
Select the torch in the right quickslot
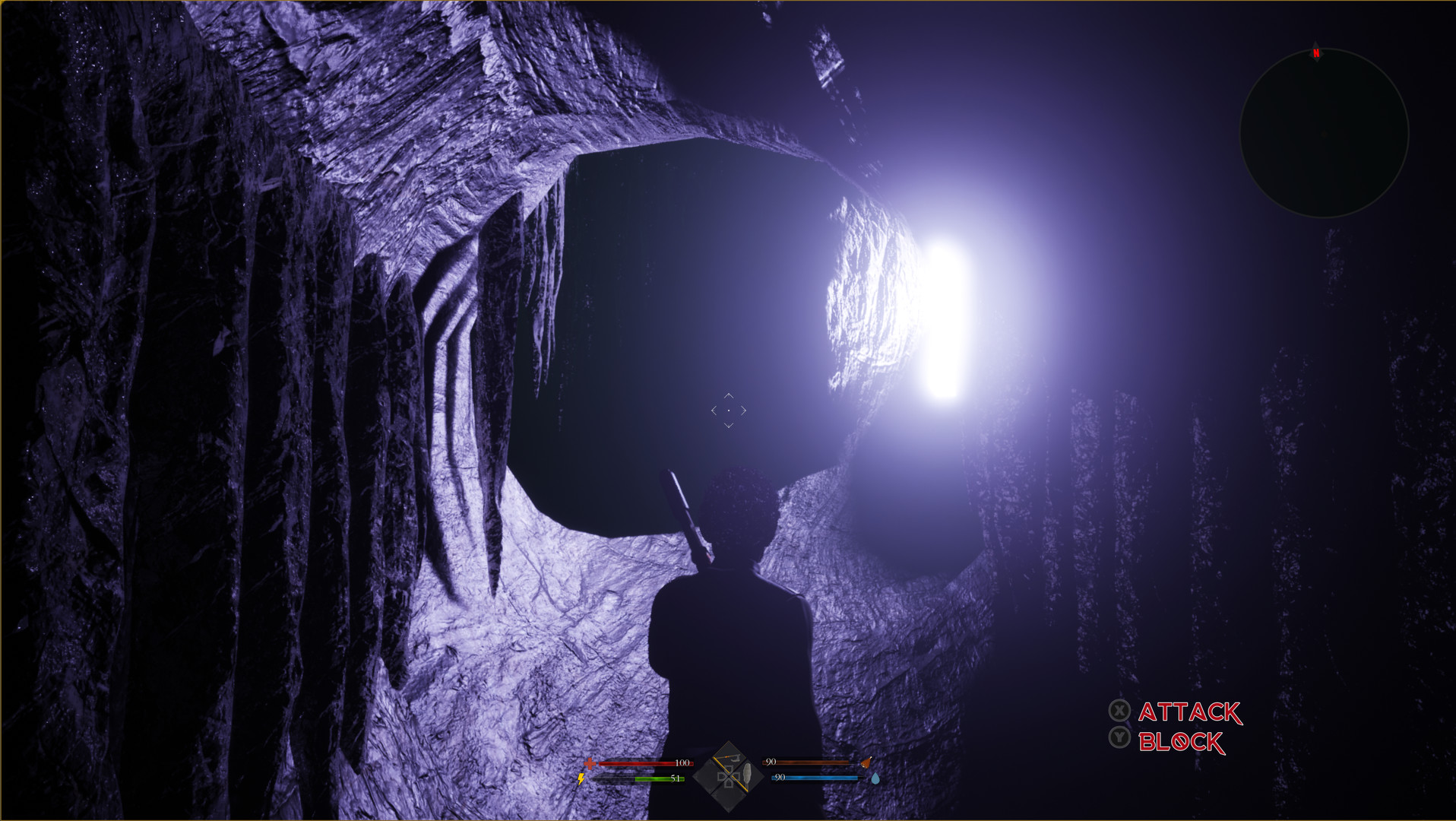pyautogui.click(x=748, y=776)
